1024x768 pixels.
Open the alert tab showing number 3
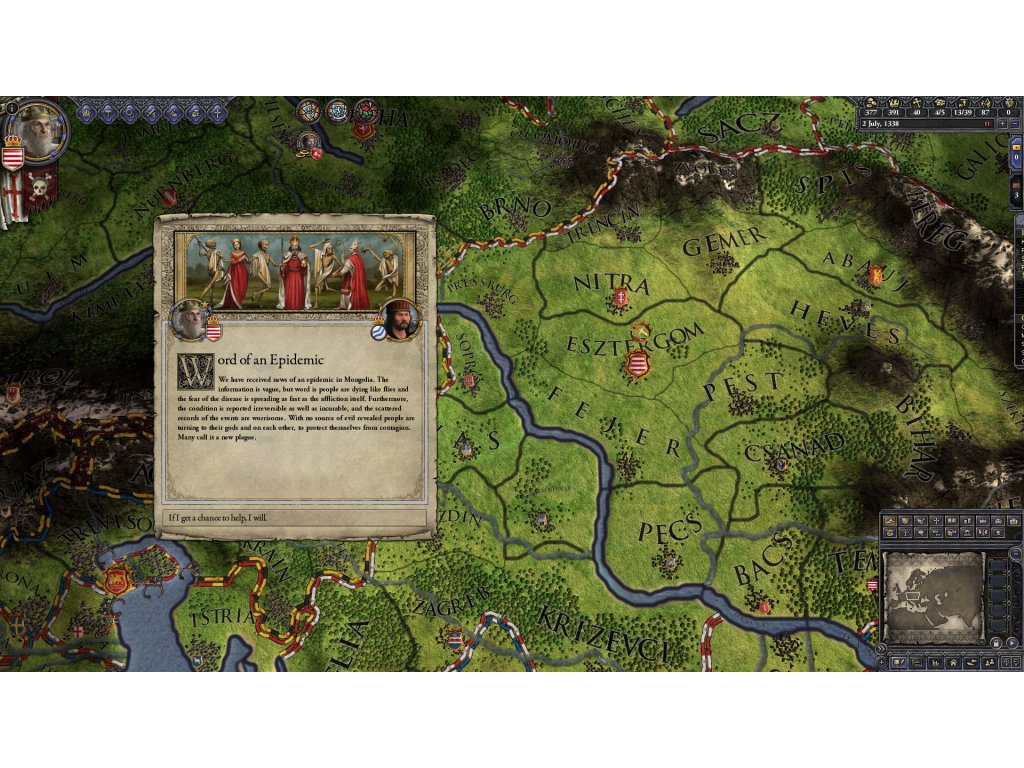1016,193
